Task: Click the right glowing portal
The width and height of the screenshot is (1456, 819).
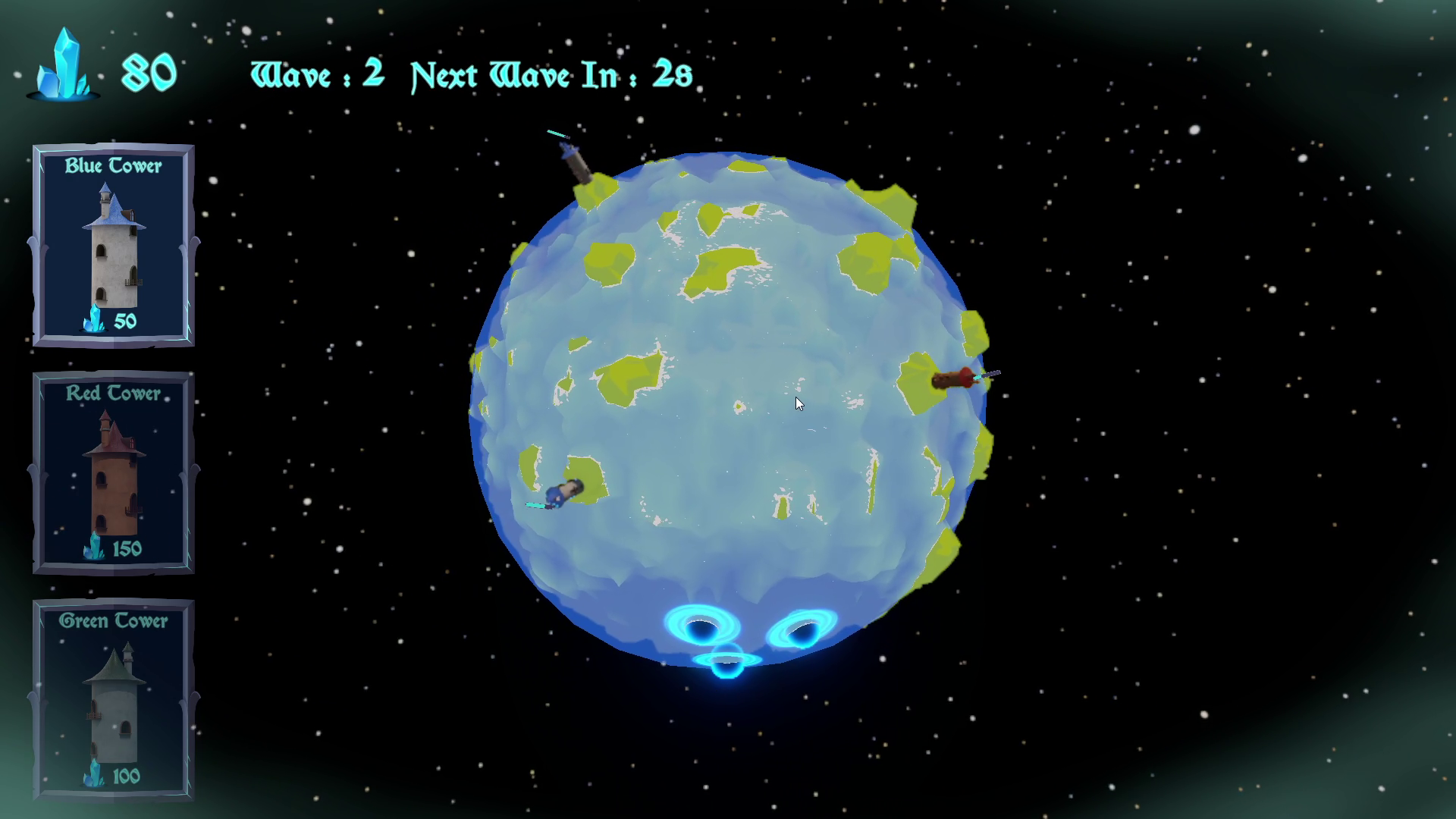Action: [x=802, y=628]
